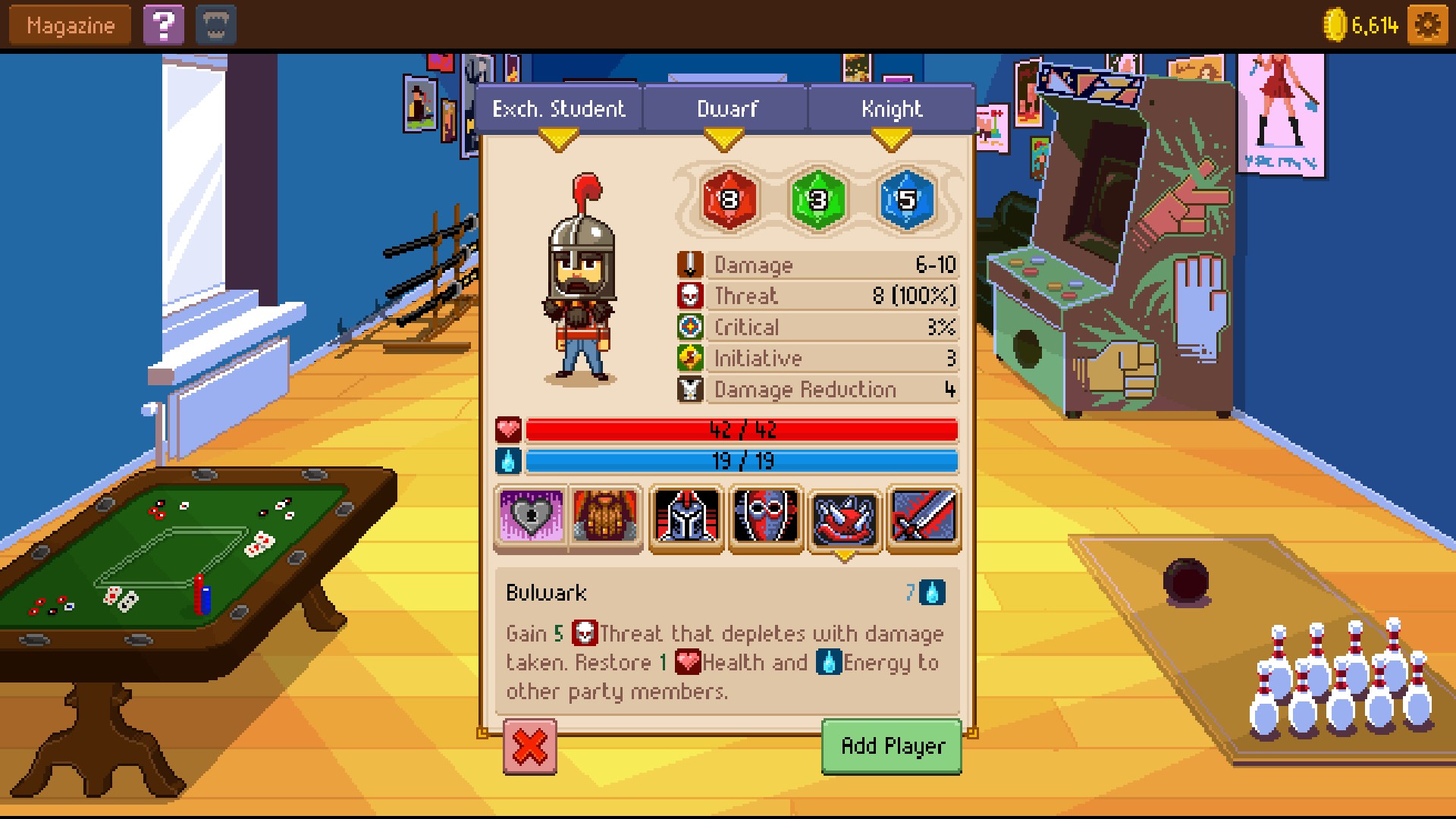Change class using the Knight dropdown

click(x=892, y=110)
